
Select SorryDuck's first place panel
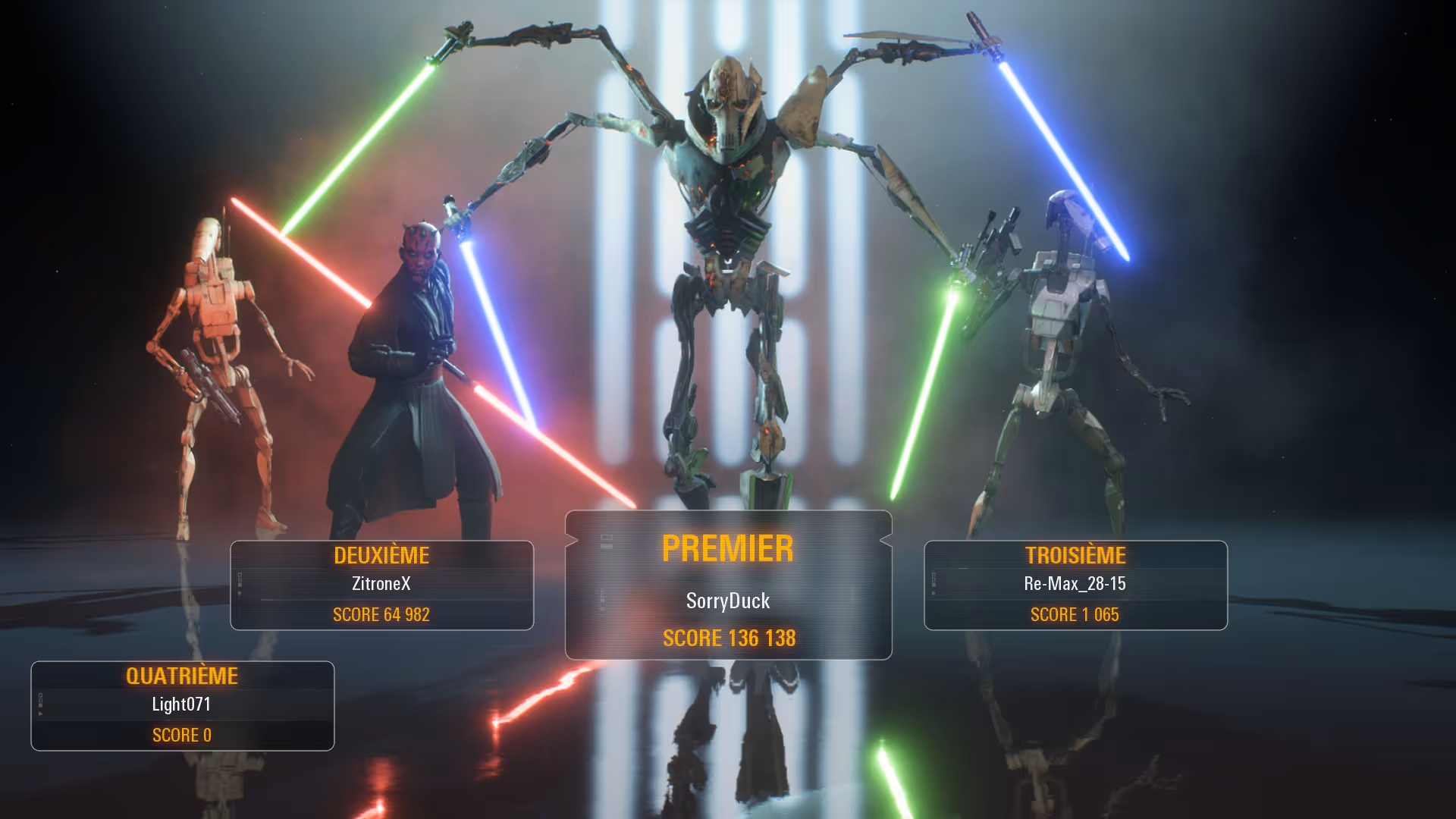(728, 585)
